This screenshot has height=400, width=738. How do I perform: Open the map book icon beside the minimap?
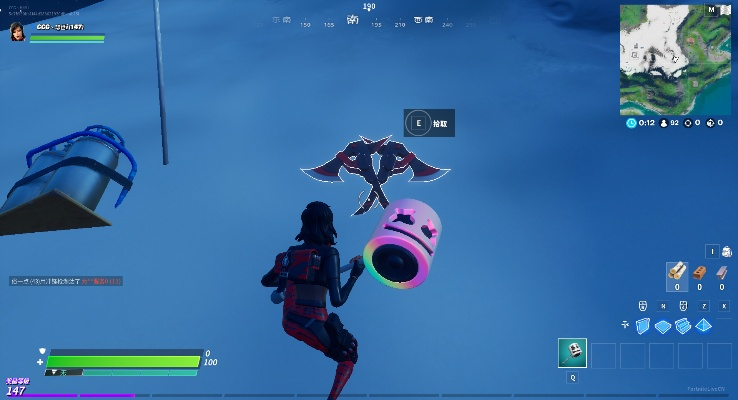click(727, 11)
